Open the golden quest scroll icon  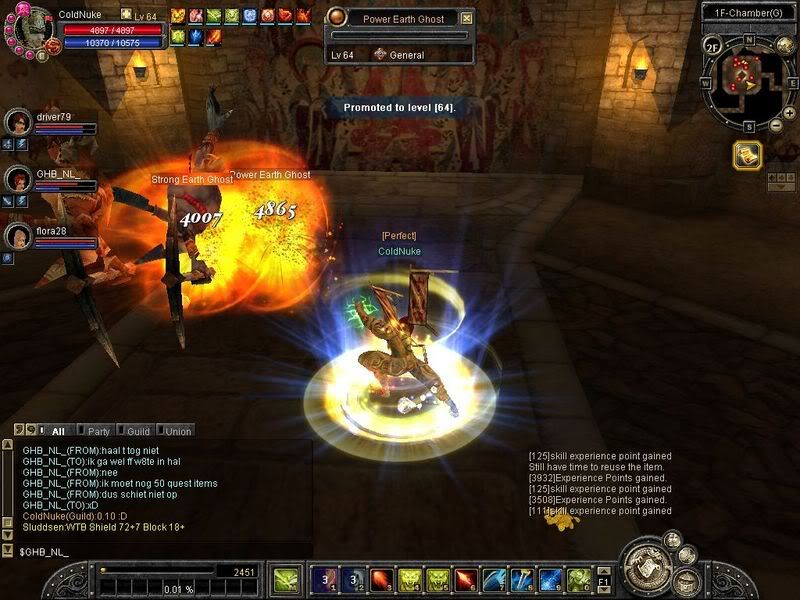[747, 154]
